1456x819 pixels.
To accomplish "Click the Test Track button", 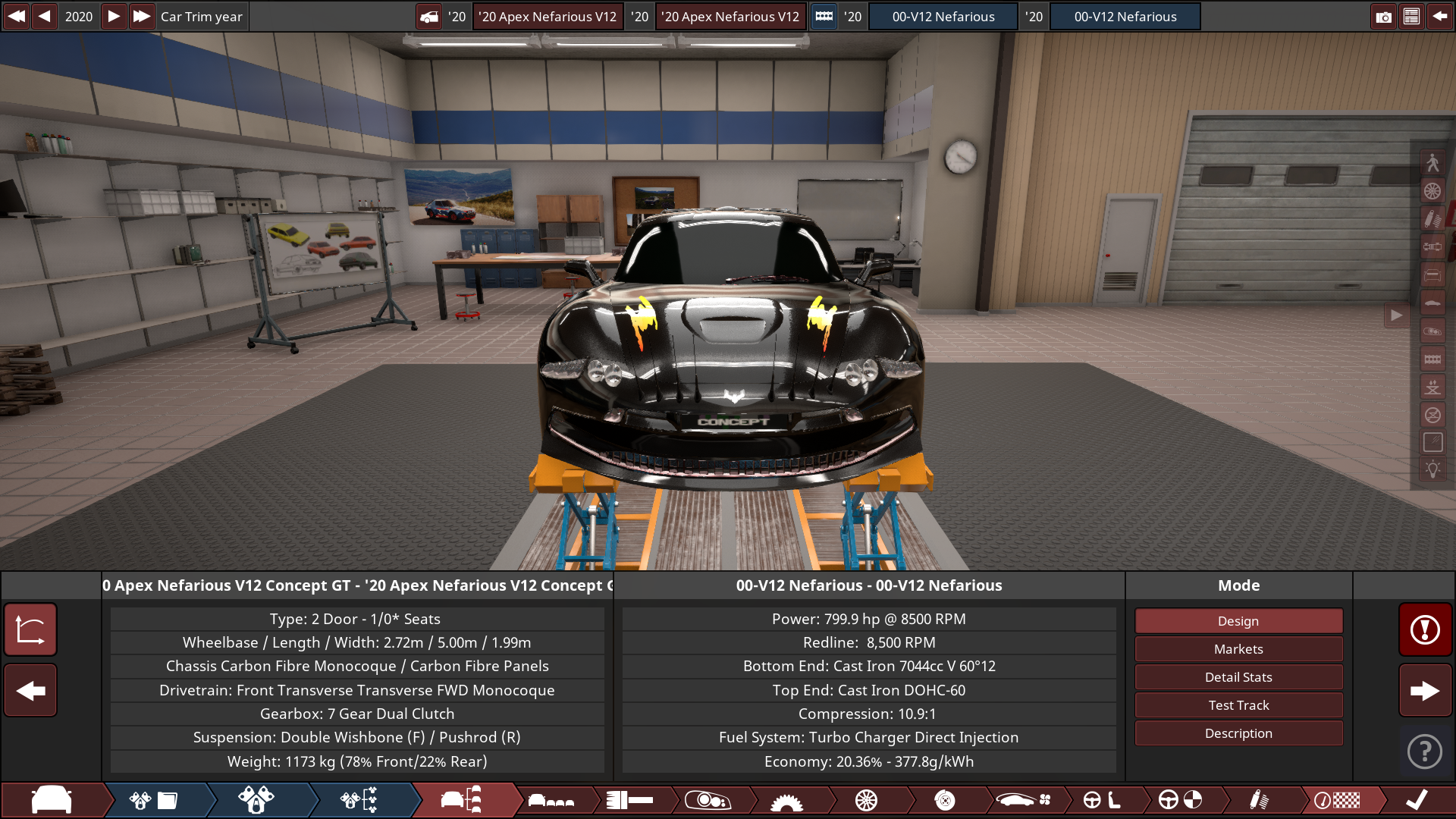I will [x=1238, y=704].
